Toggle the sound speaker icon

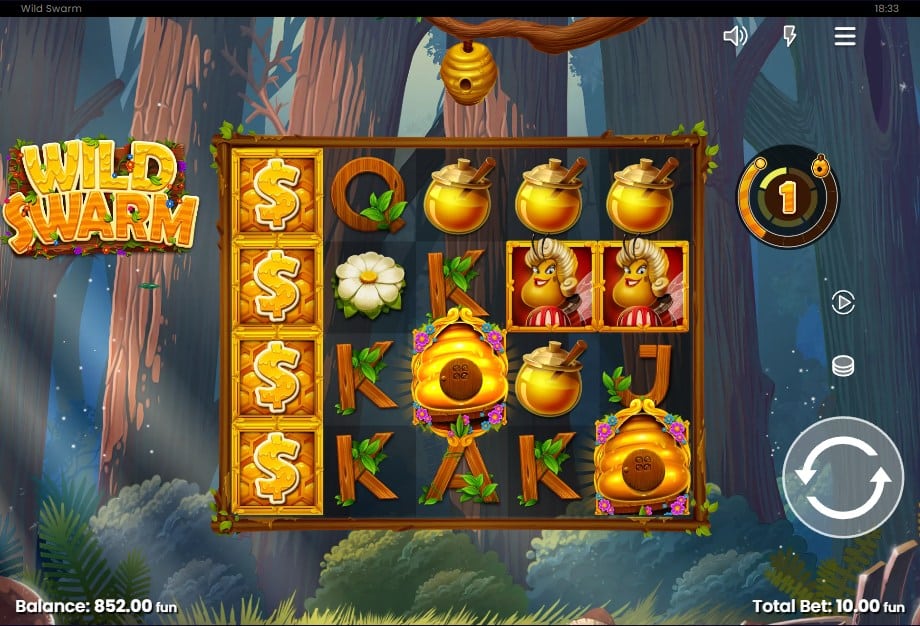[x=735, y=37]
